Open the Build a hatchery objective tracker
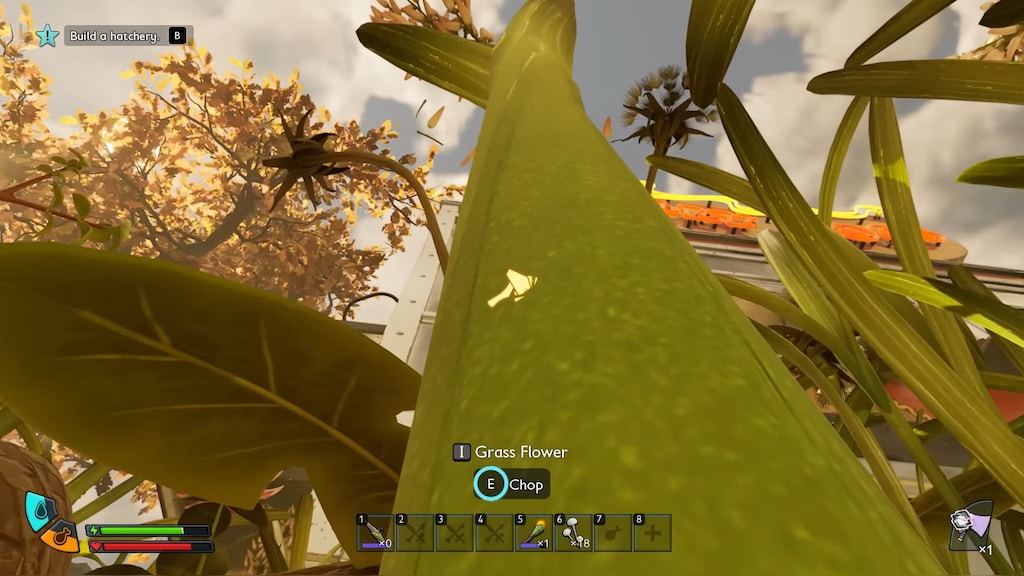Image resolution: width=1024 pixels, height=576 pixels. [x=114, y=36]
